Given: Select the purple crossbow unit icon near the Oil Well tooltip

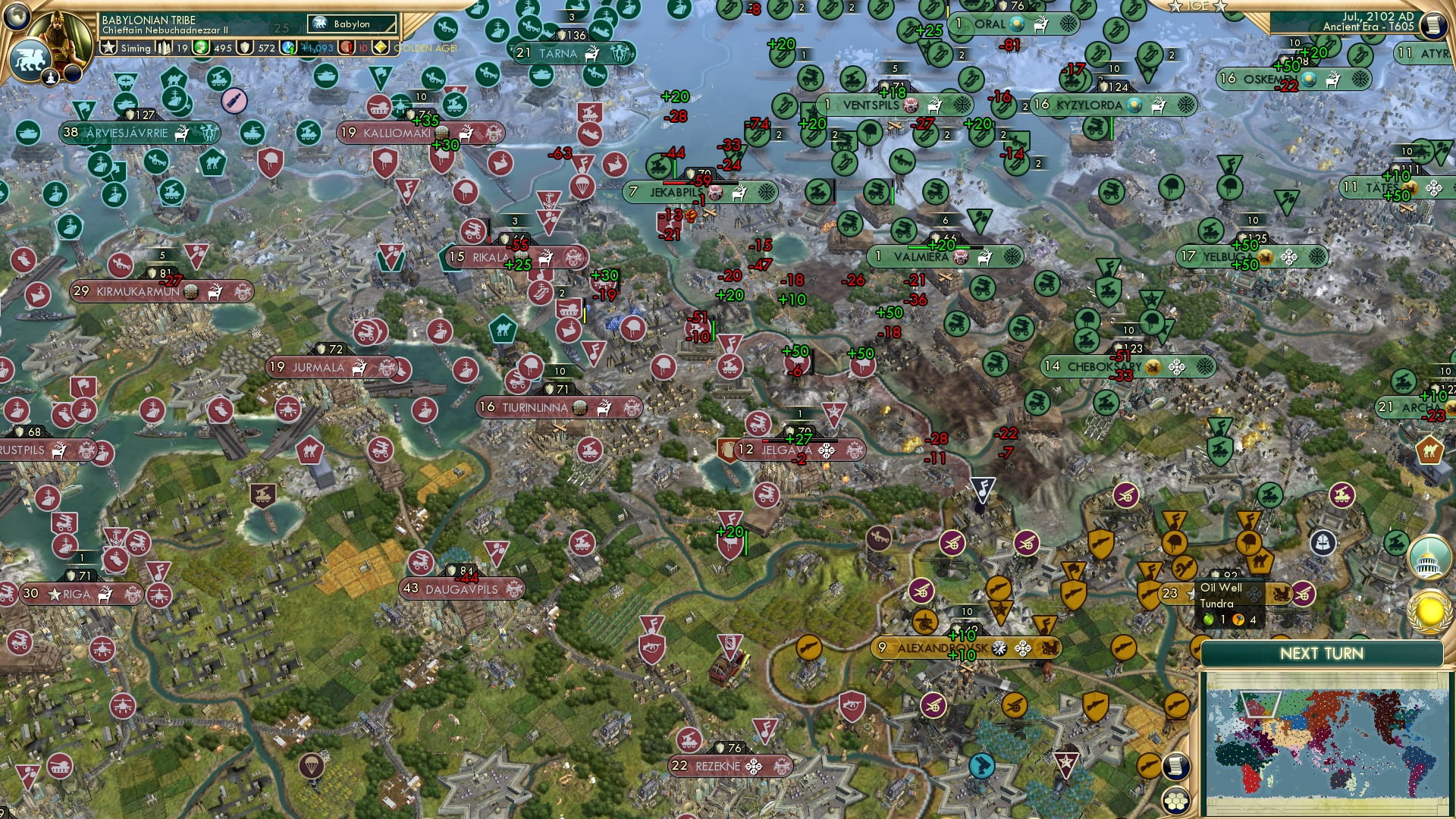Looking at the screenshot, I should click(1304, 594).
